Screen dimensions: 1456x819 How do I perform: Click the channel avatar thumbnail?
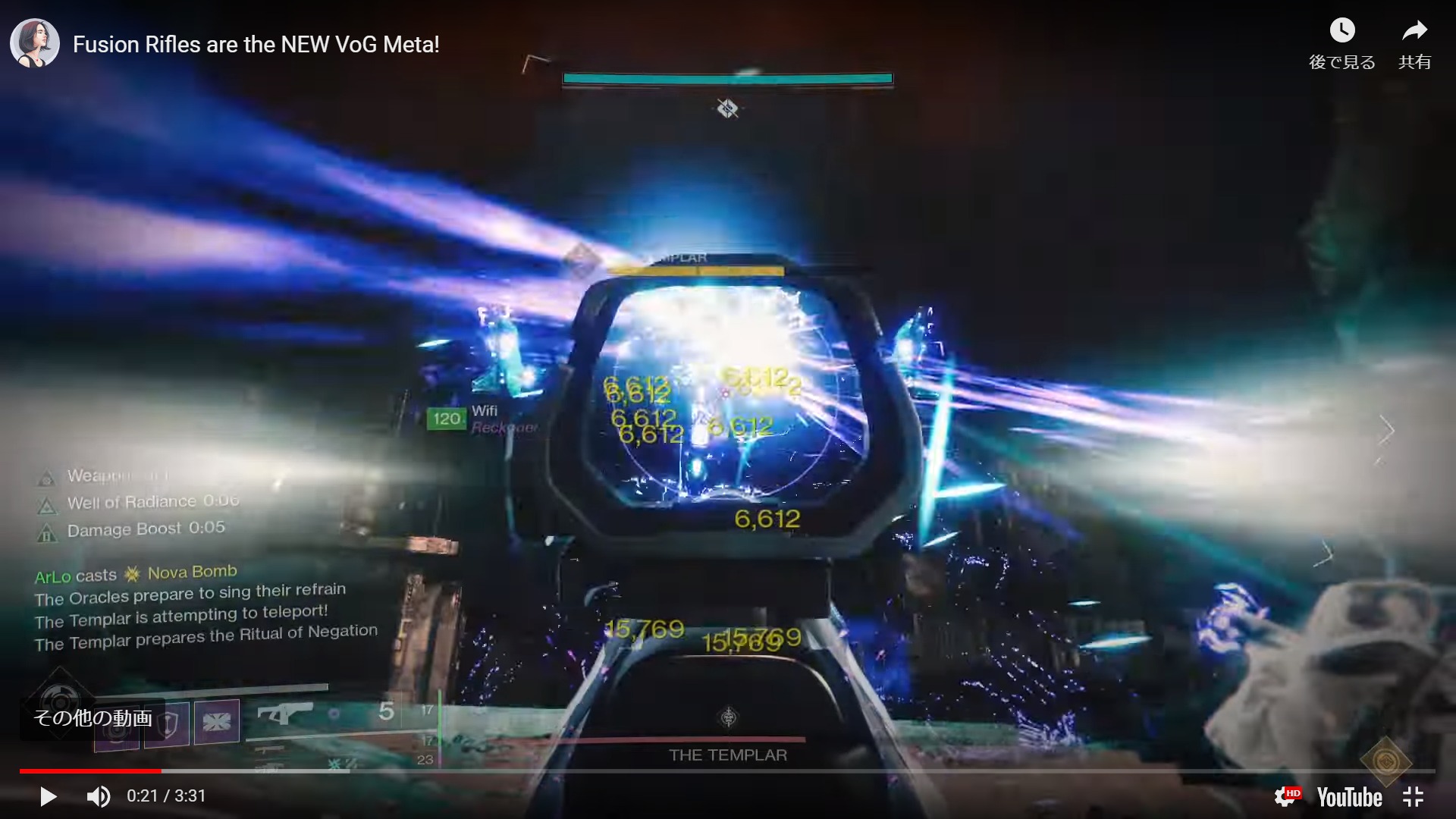34,42
